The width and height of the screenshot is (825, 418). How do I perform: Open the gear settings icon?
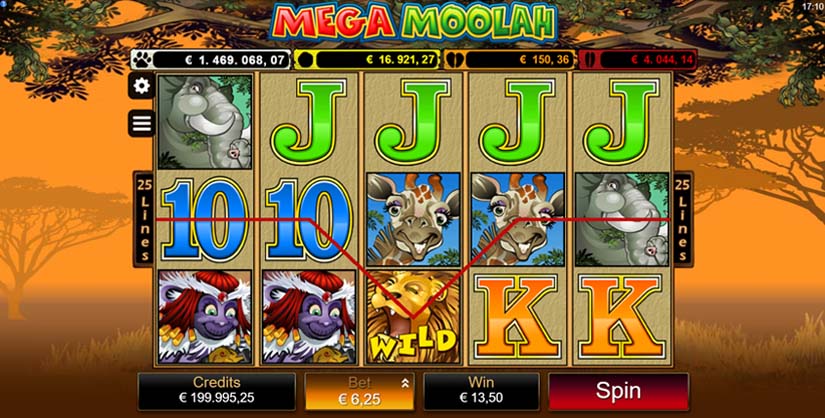pos(142,86)
